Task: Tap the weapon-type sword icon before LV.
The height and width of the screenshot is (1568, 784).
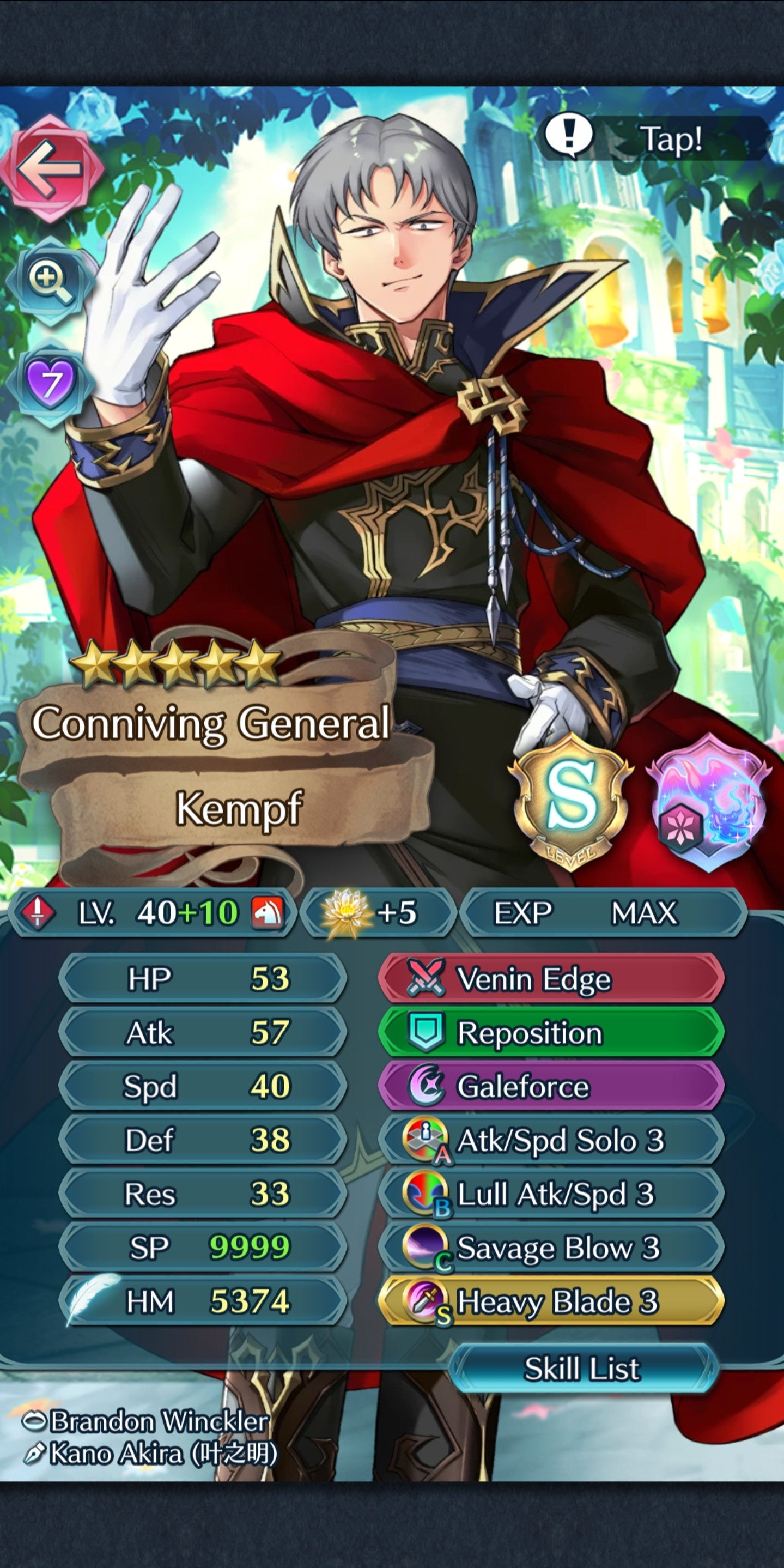Action: (x=38, y=912)
